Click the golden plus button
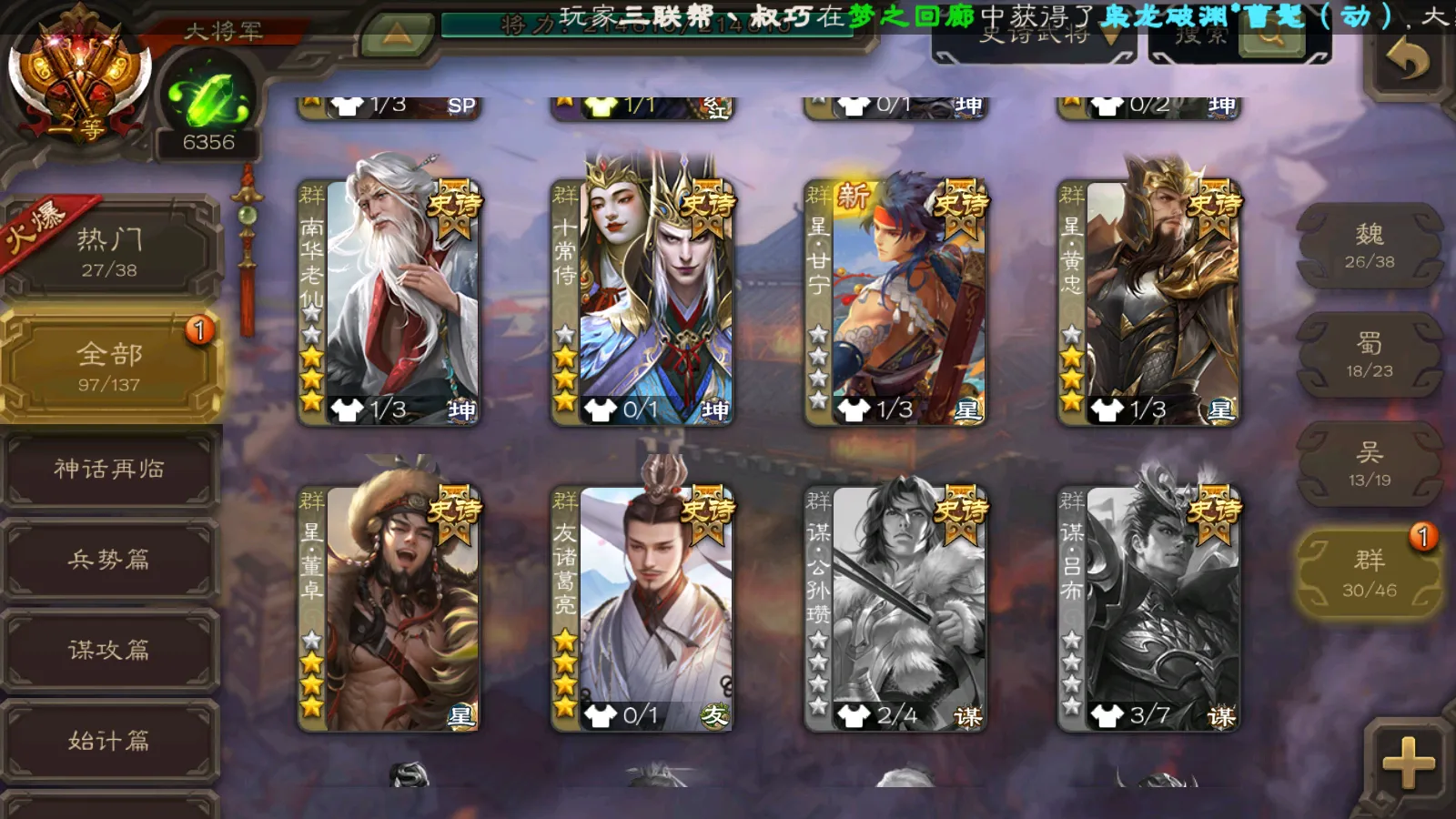This screenshot has height=819, width=1456. tap(1408, 762)
